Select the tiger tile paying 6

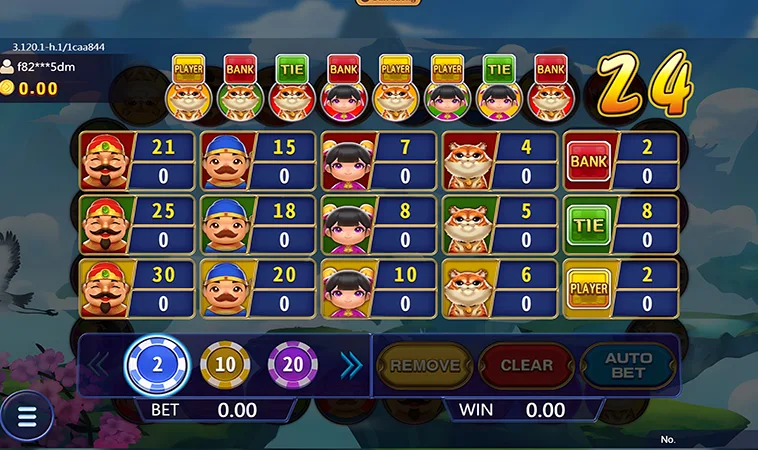click(x=500, y=289)
